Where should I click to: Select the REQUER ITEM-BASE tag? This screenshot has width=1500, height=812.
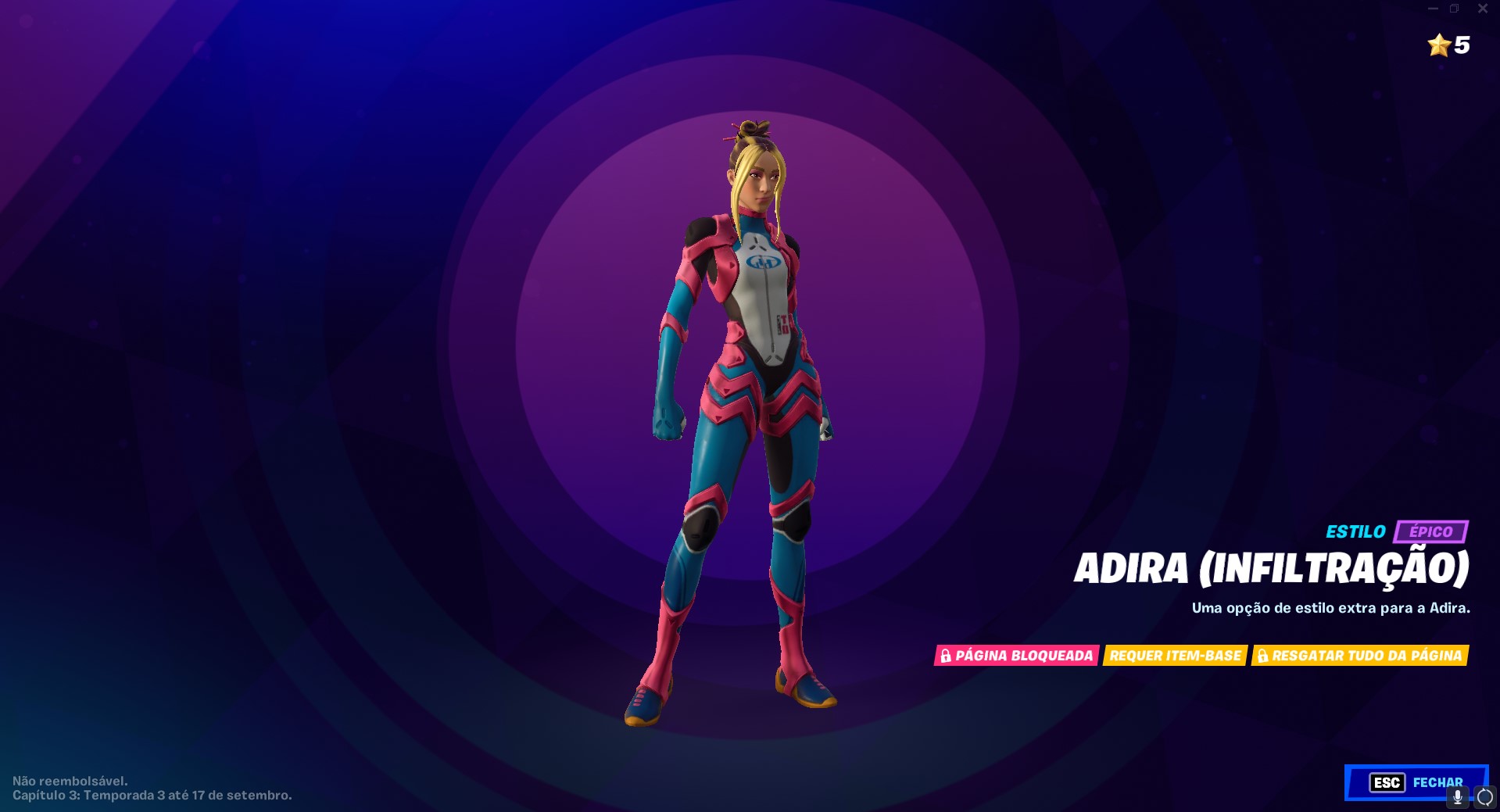click(x=1175, y=656)
